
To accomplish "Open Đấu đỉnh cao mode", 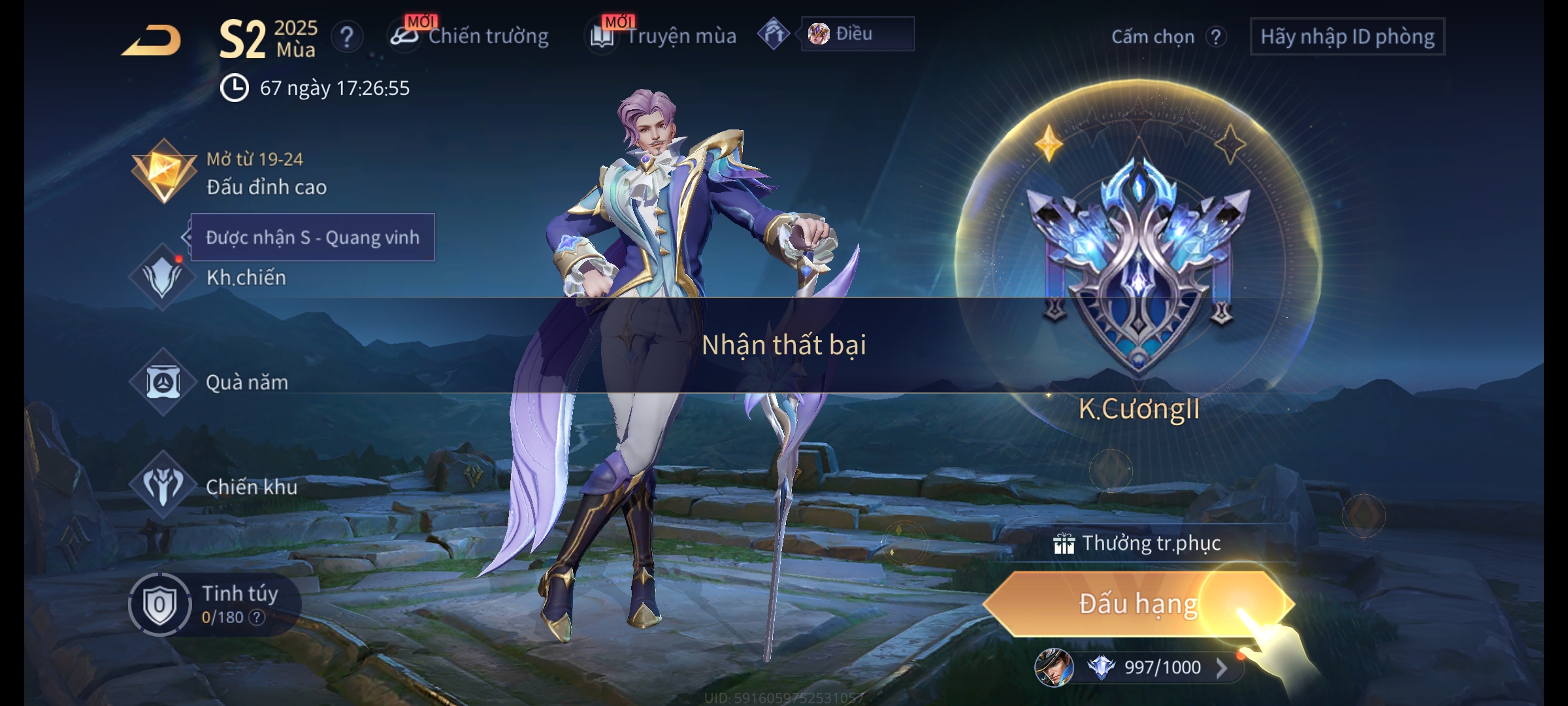I will (229, 173).
